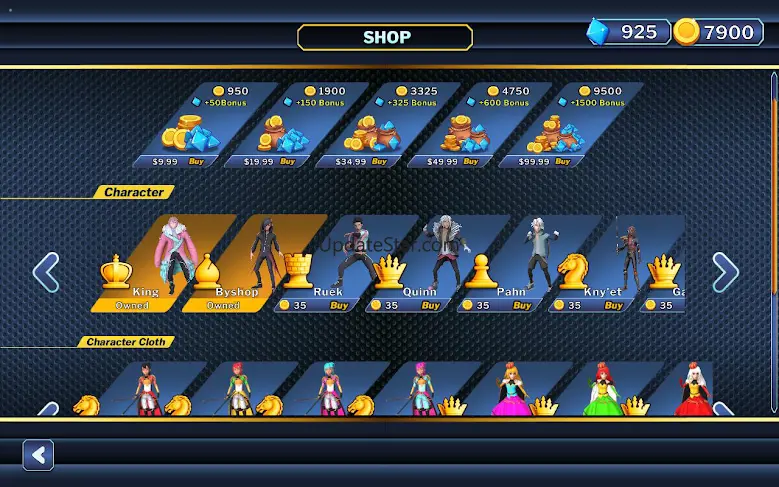Buy the Quinn character for 35 coins
The height and width of the screenshot is (487, 779).
pyautogui.click(x=431, y=305)
